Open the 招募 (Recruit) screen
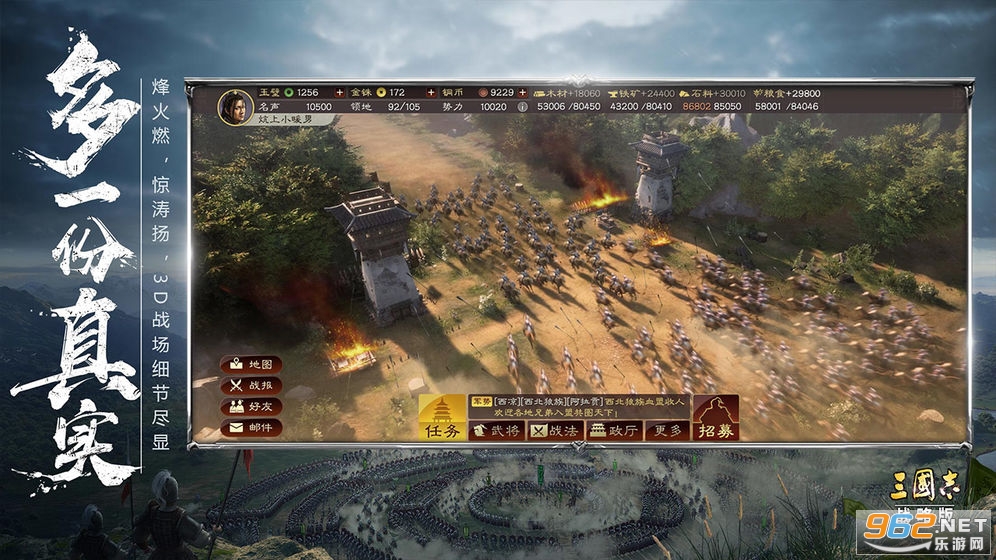This screenshot has height=560, width=996. pos(715,418)
